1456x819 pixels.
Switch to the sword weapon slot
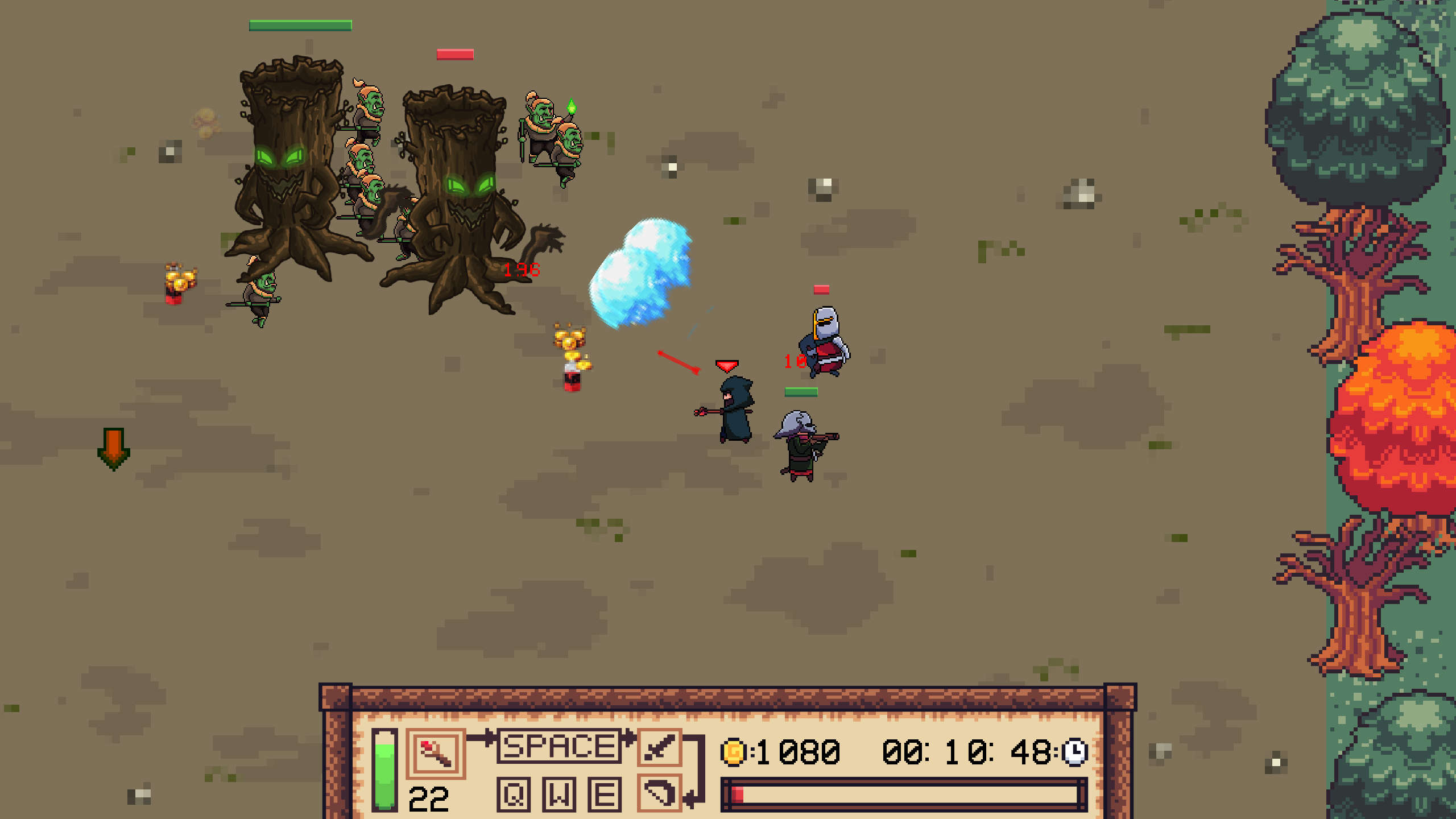(x=659, y=747)
